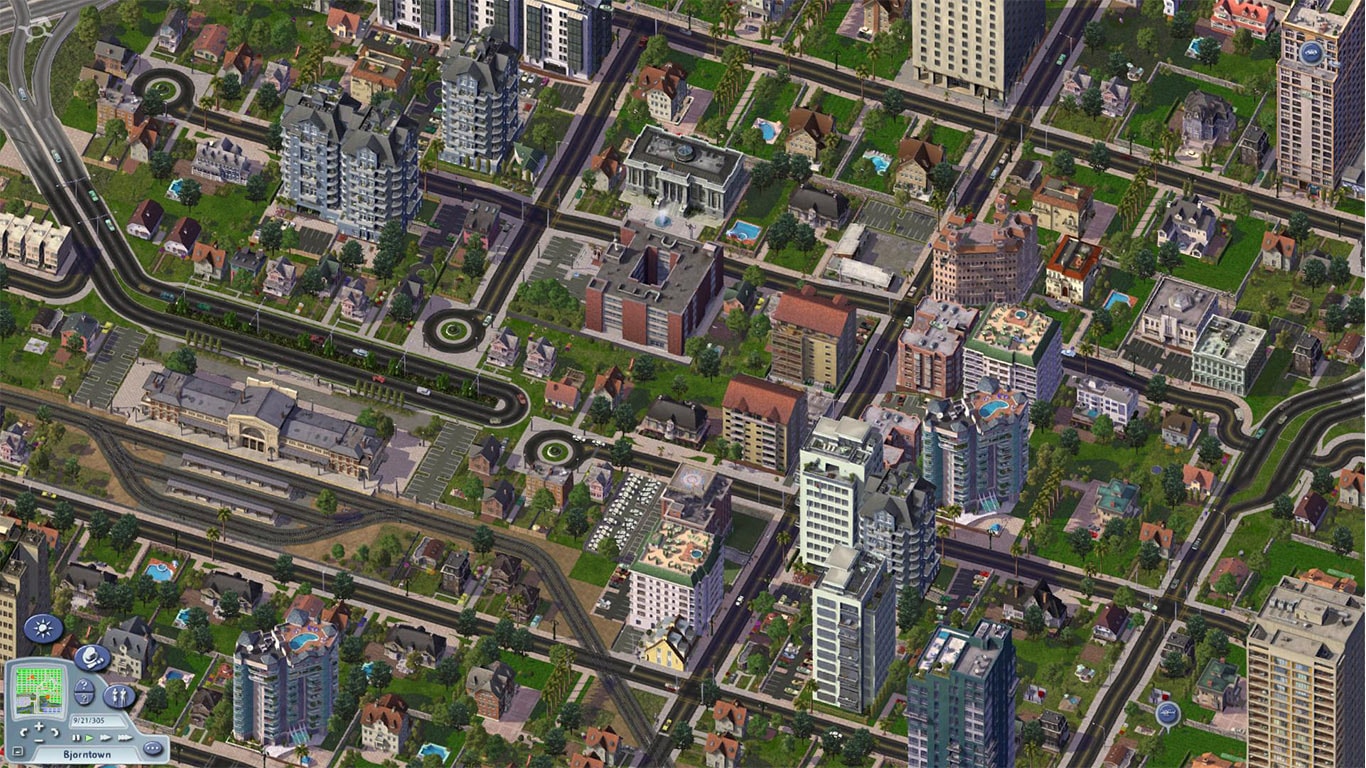
Task: Expand the minimized control panel
Action: [x=17, y=748]
